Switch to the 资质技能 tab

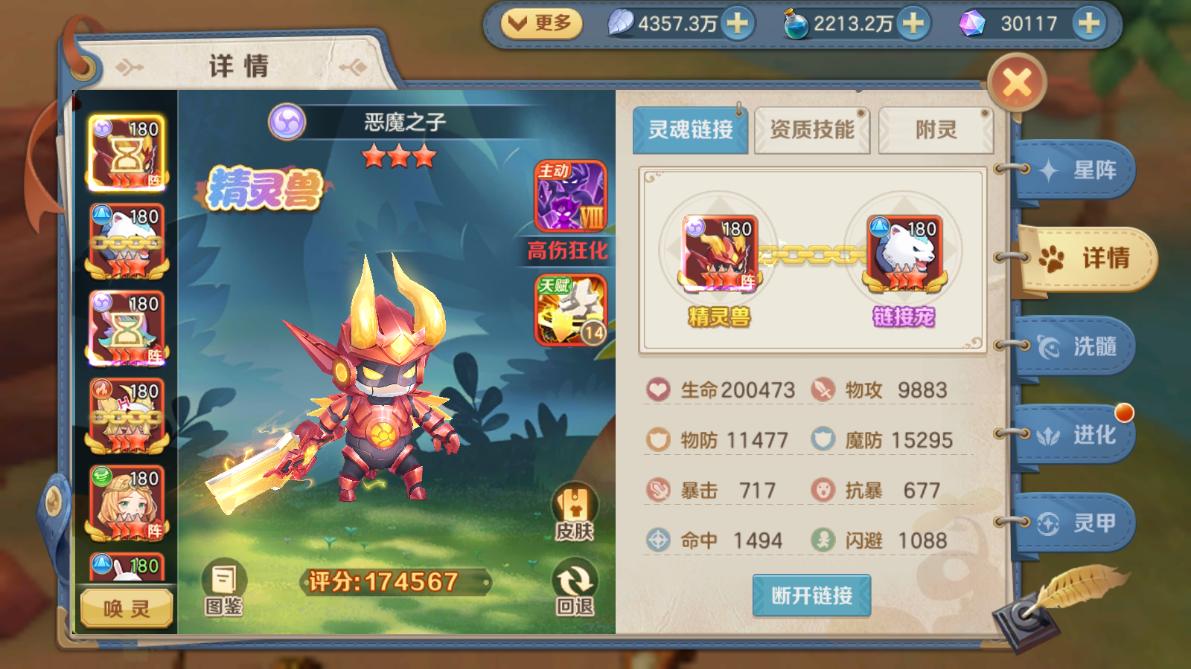811,130
